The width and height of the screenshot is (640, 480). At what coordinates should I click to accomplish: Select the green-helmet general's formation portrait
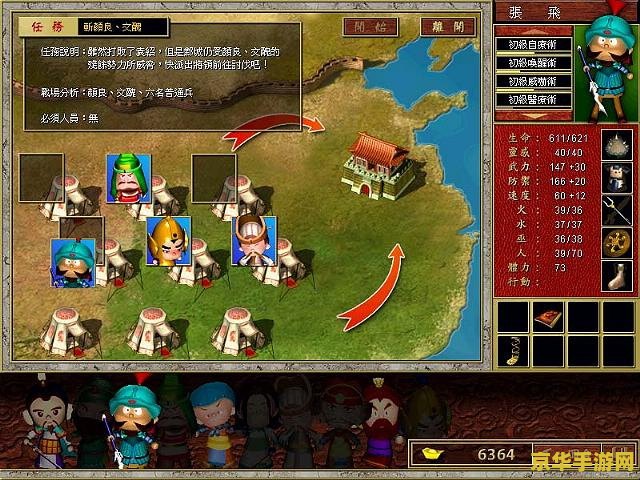pos(127,178)
